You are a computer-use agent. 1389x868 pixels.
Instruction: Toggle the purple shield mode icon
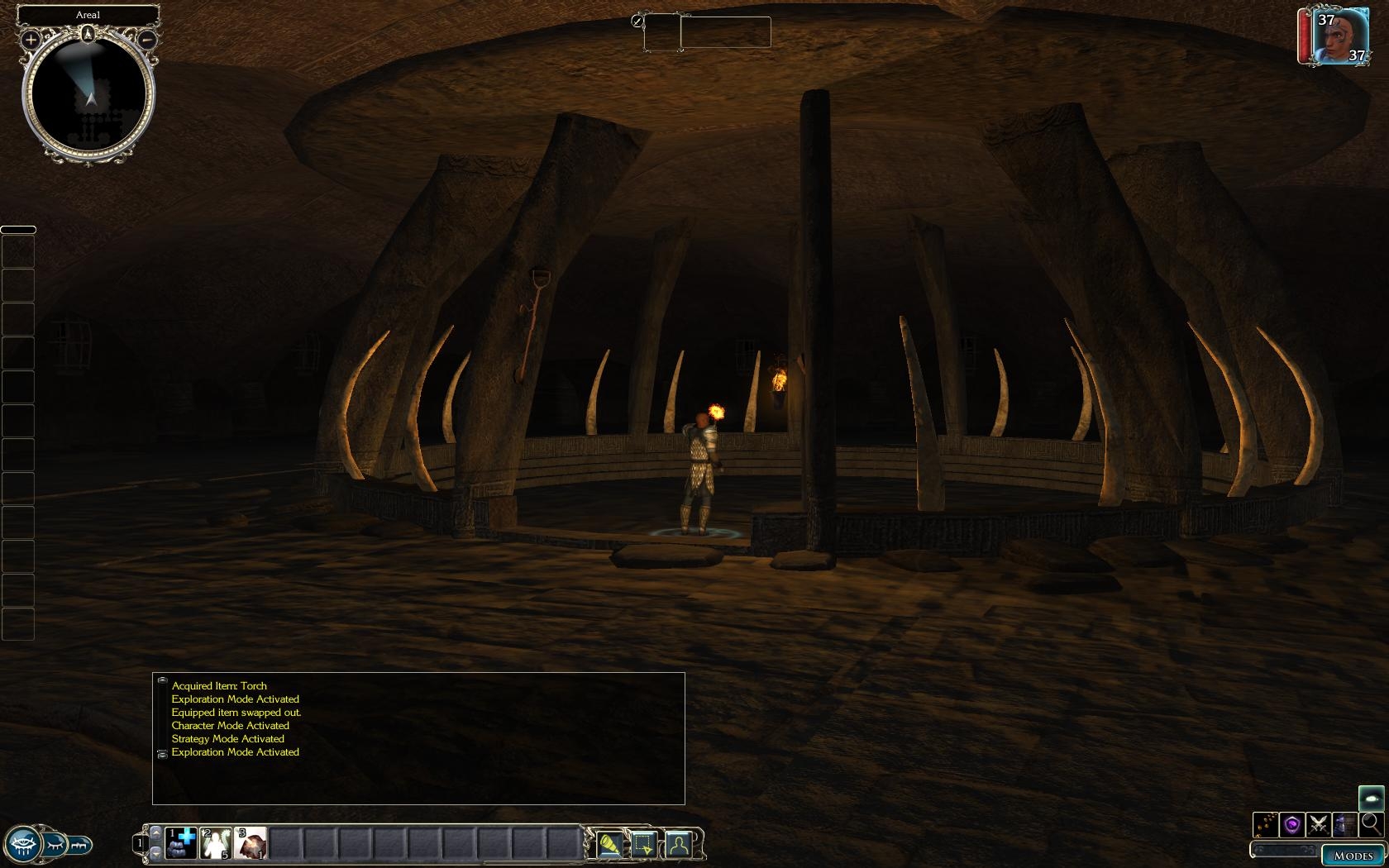pyautogui.click(x=1292, y=824)
